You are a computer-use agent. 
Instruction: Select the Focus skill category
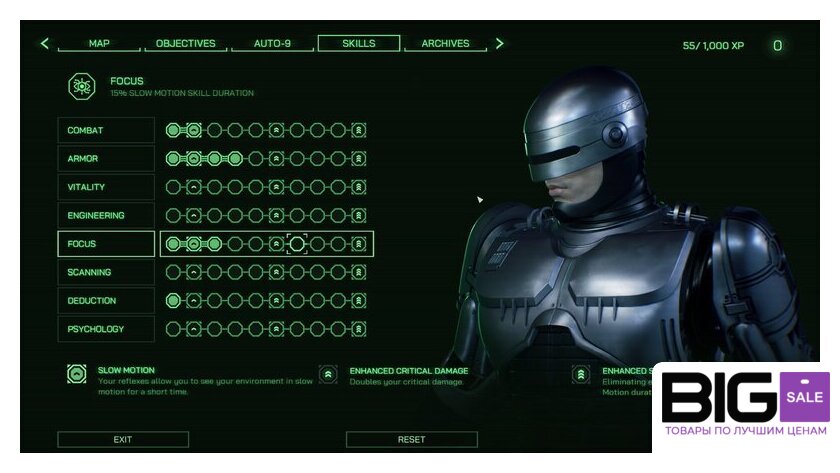(x=106, y=244)
